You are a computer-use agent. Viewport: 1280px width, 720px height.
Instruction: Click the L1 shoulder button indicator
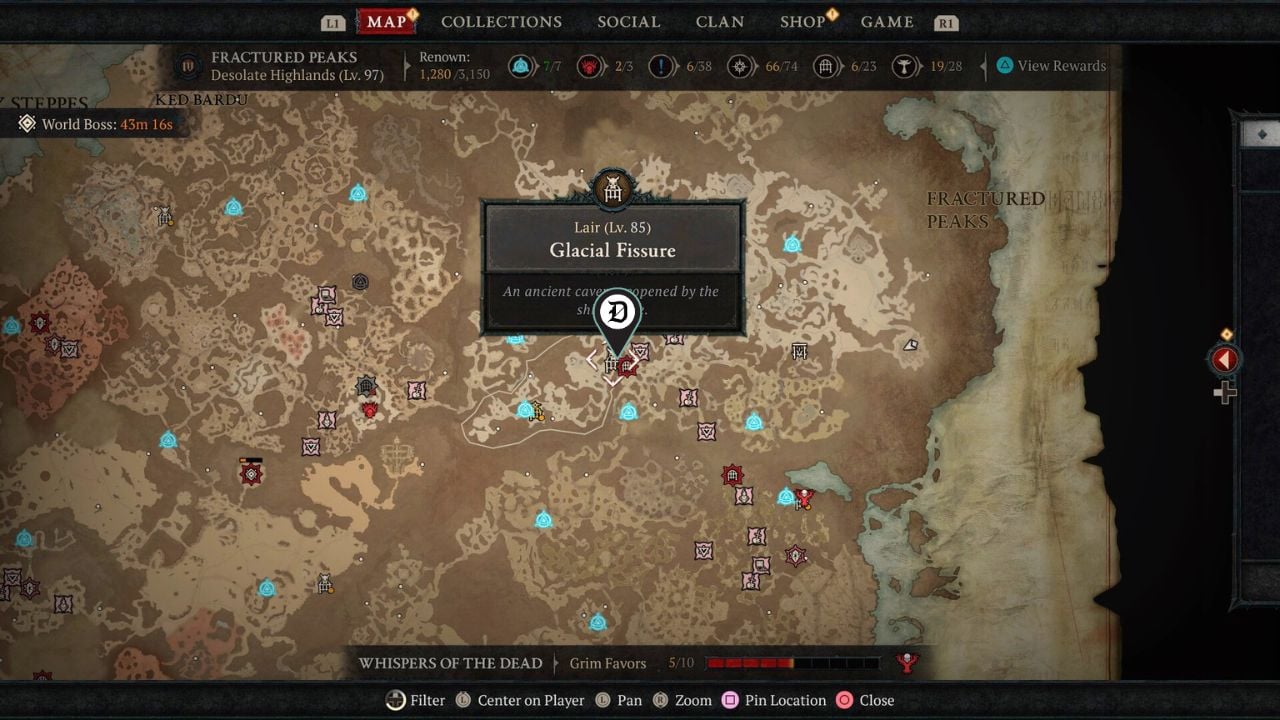tap(333, 21)
